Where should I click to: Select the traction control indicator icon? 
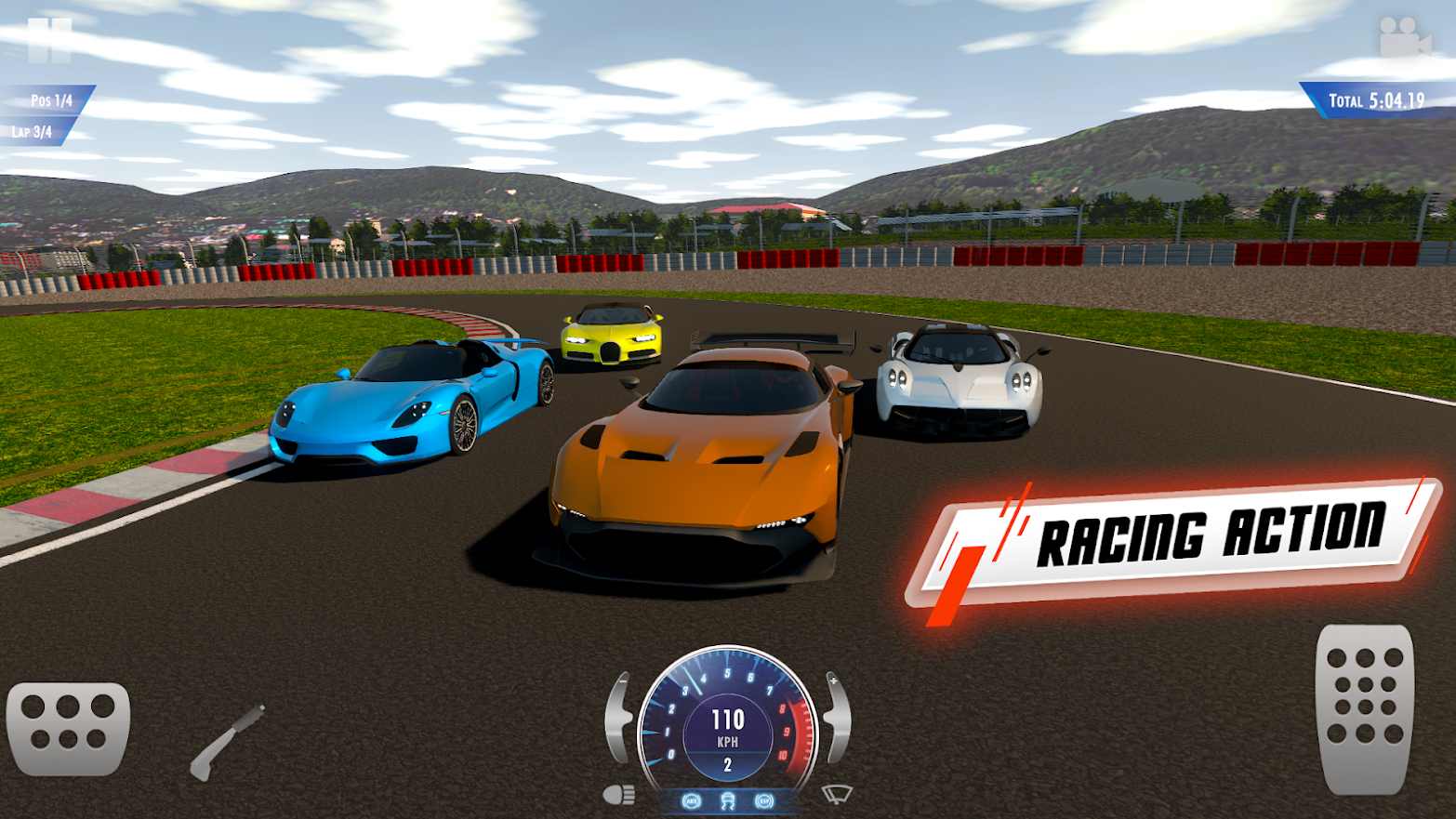[x=729, y=799]
